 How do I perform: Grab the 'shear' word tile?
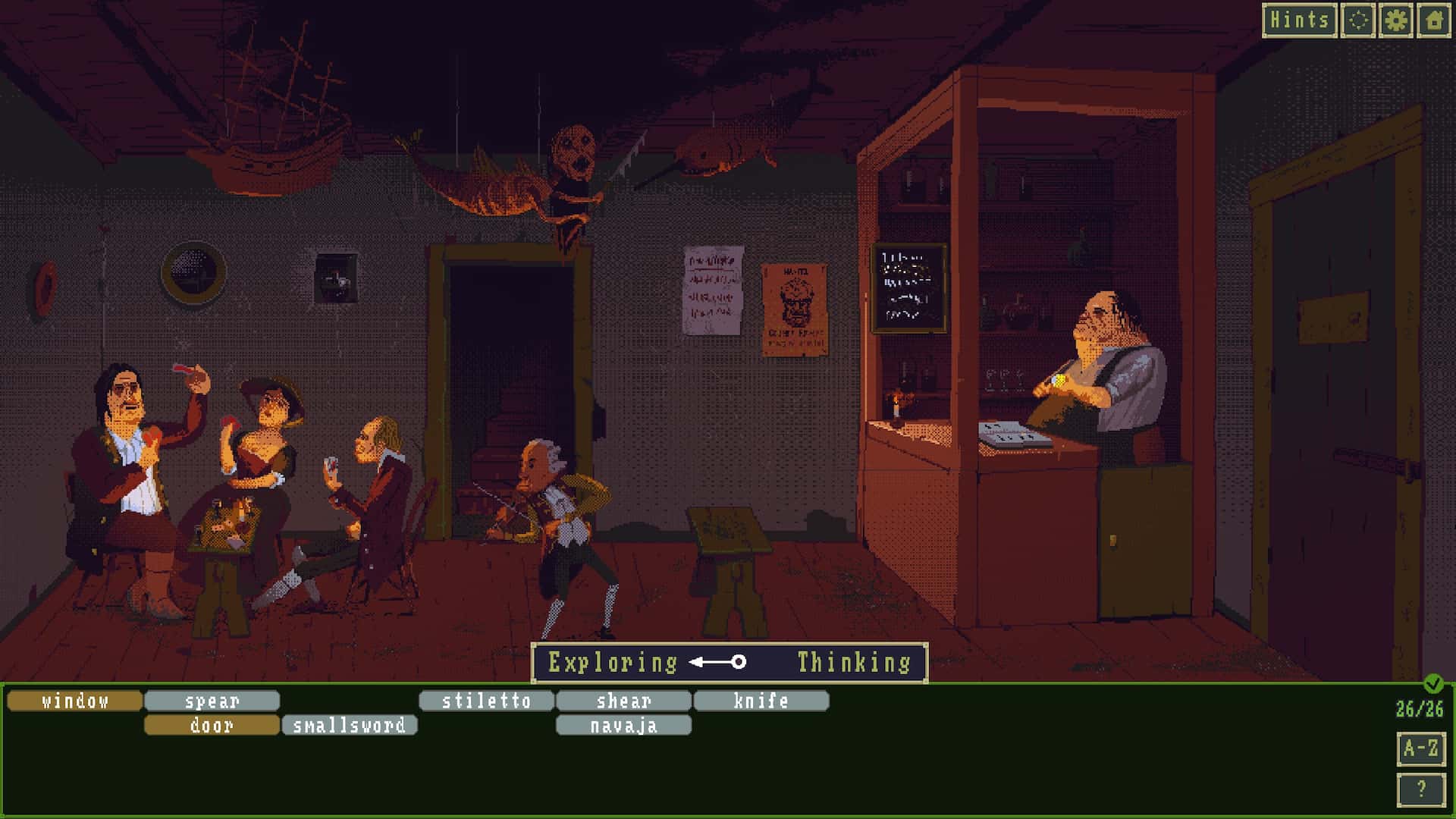point(623,701)
